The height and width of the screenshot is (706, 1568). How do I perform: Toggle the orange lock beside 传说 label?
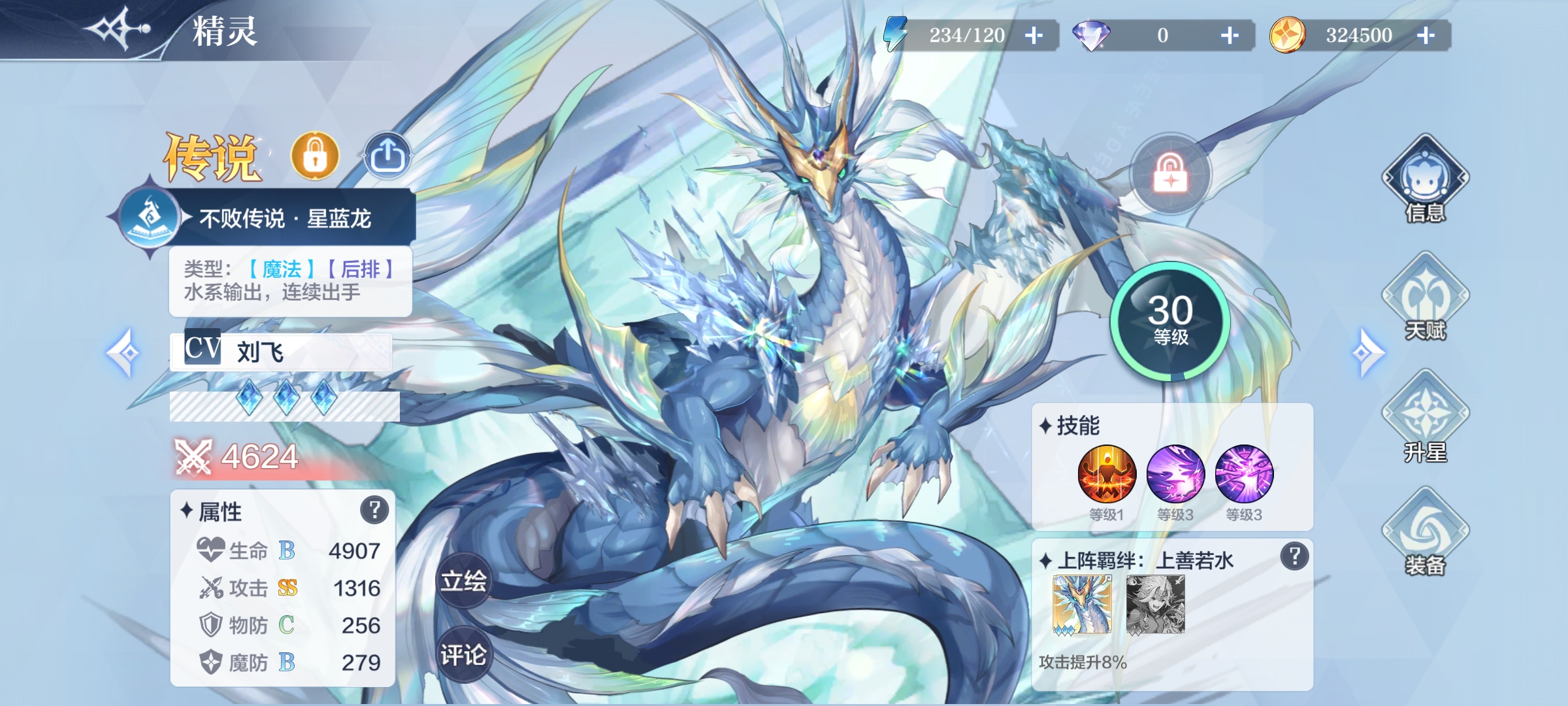(x=316, y=156)
